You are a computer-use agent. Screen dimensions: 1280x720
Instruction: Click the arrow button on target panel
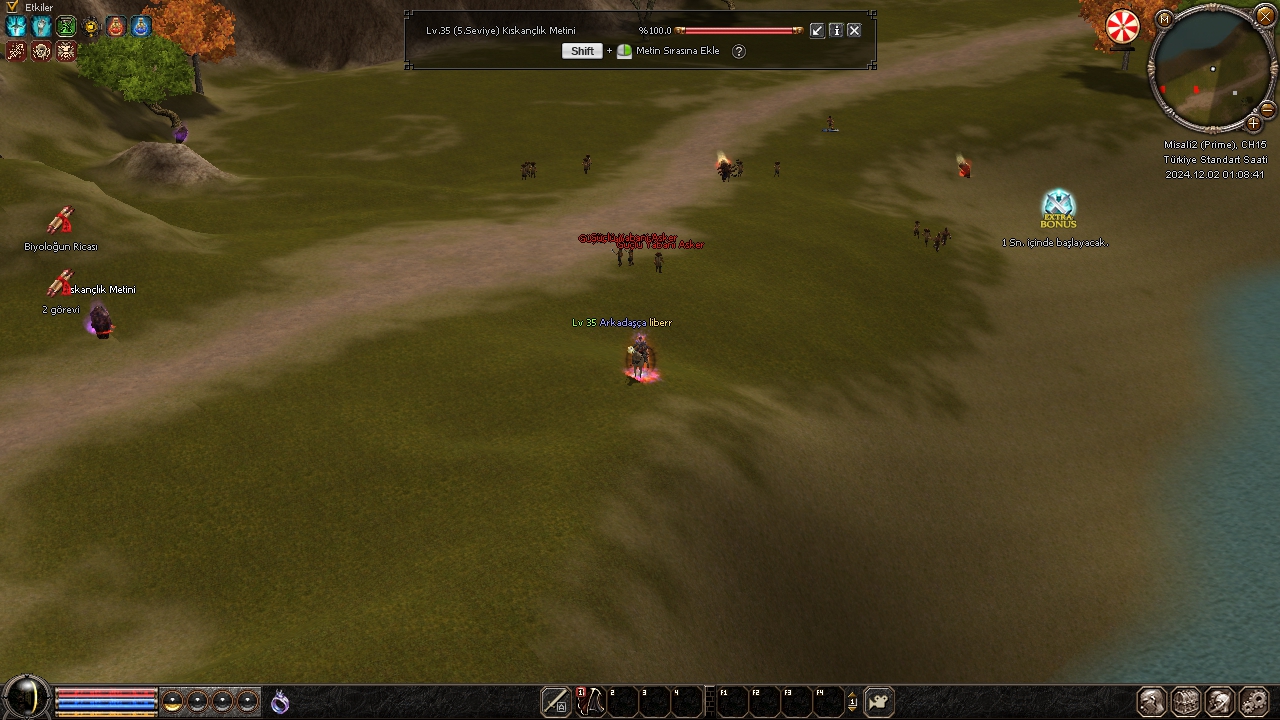tap(817, 31)
